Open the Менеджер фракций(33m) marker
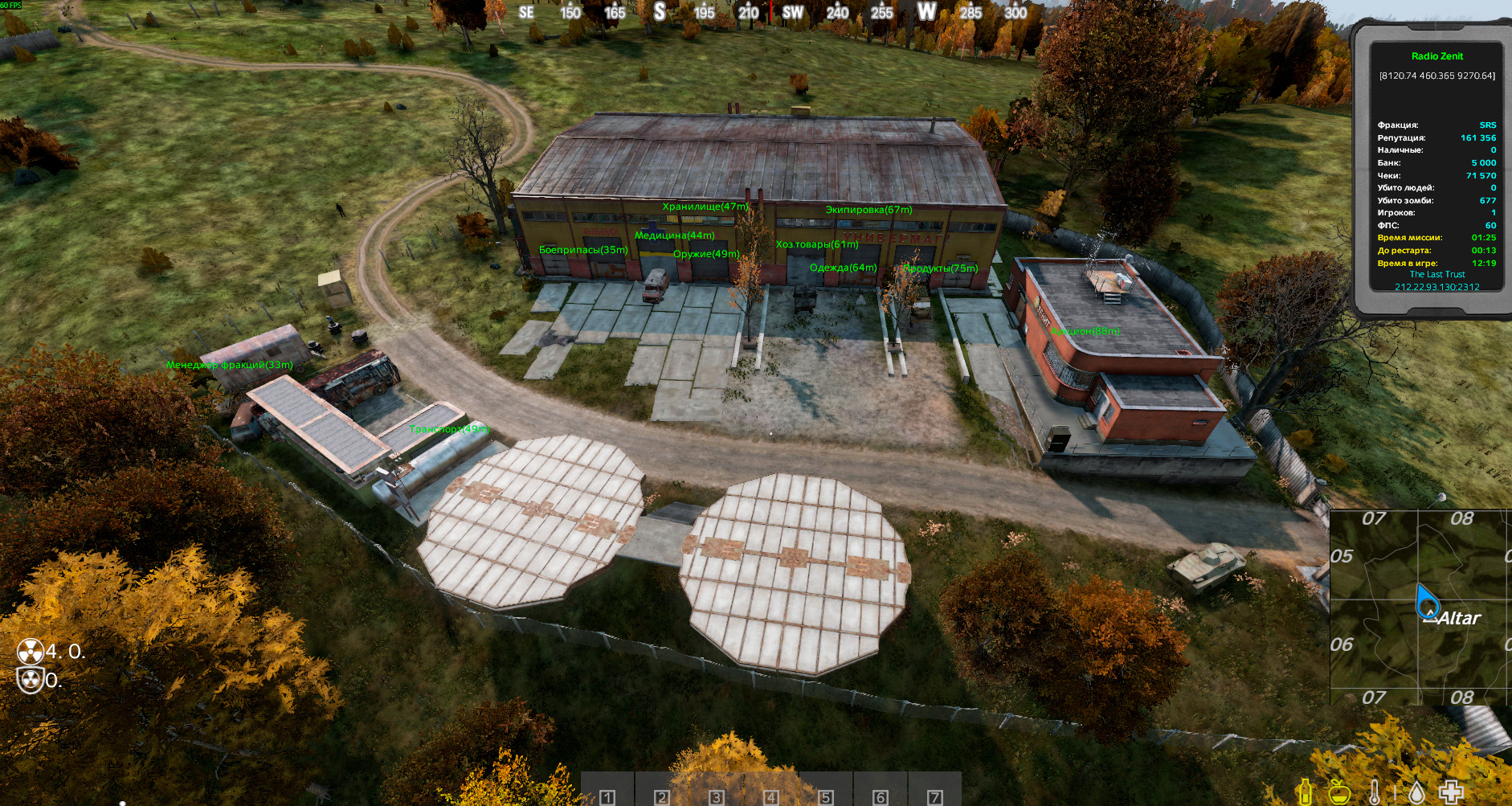The height and width of the screenshot is (806, 1512). tap(229, 366)
